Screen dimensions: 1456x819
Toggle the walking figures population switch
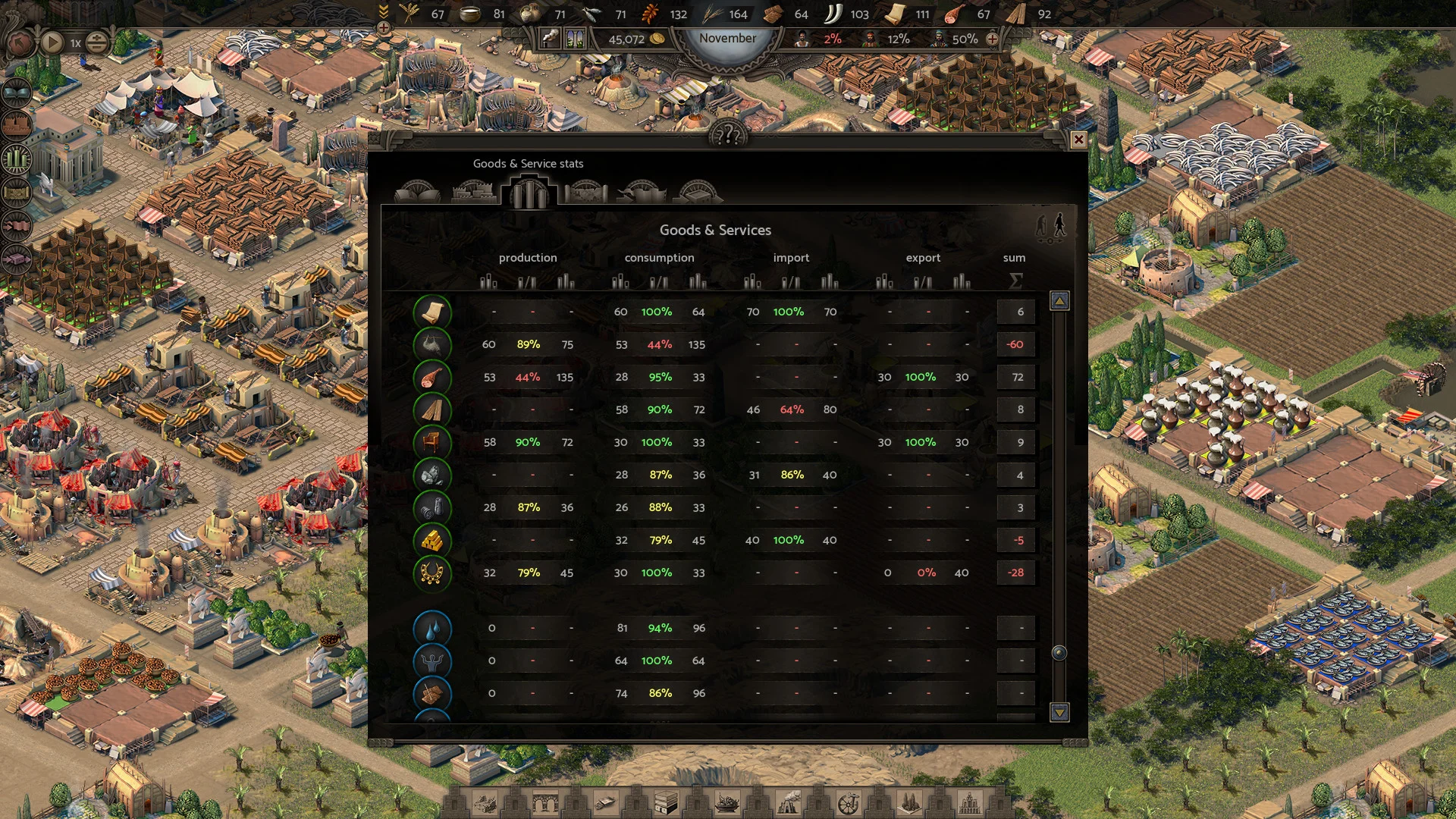(1051, 227)
